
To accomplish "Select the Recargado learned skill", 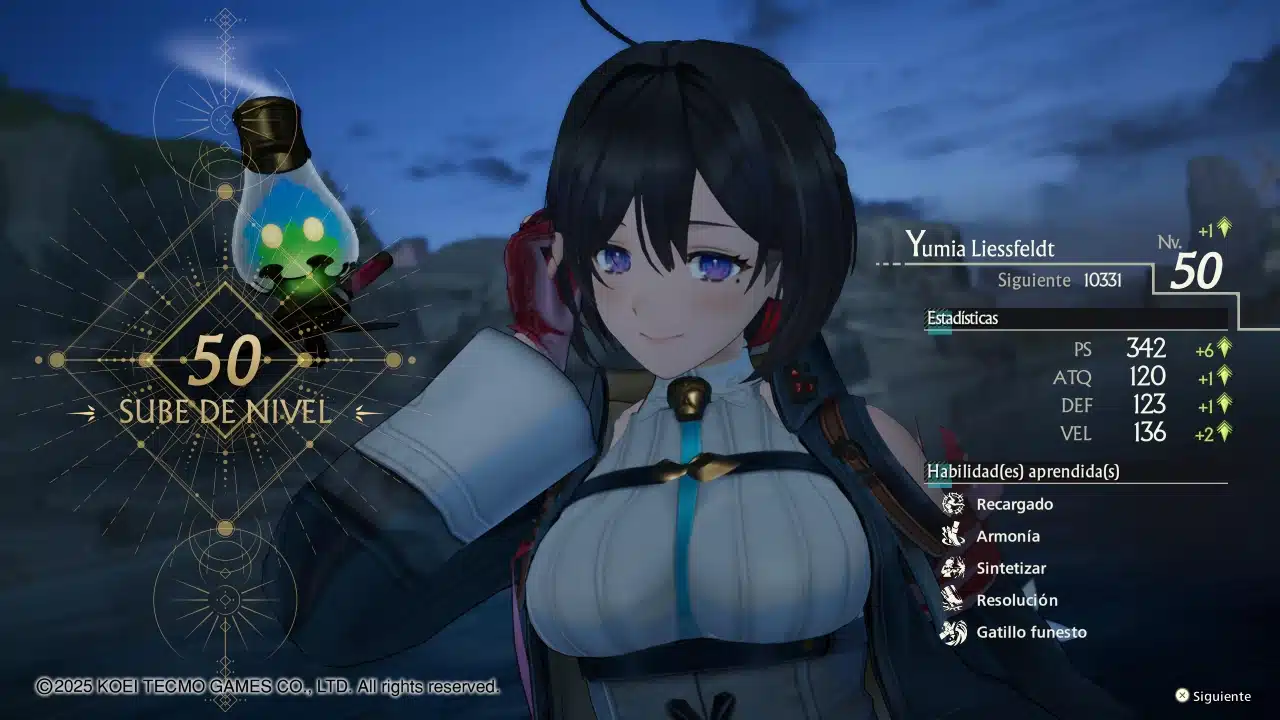I will pos(1014,504).
